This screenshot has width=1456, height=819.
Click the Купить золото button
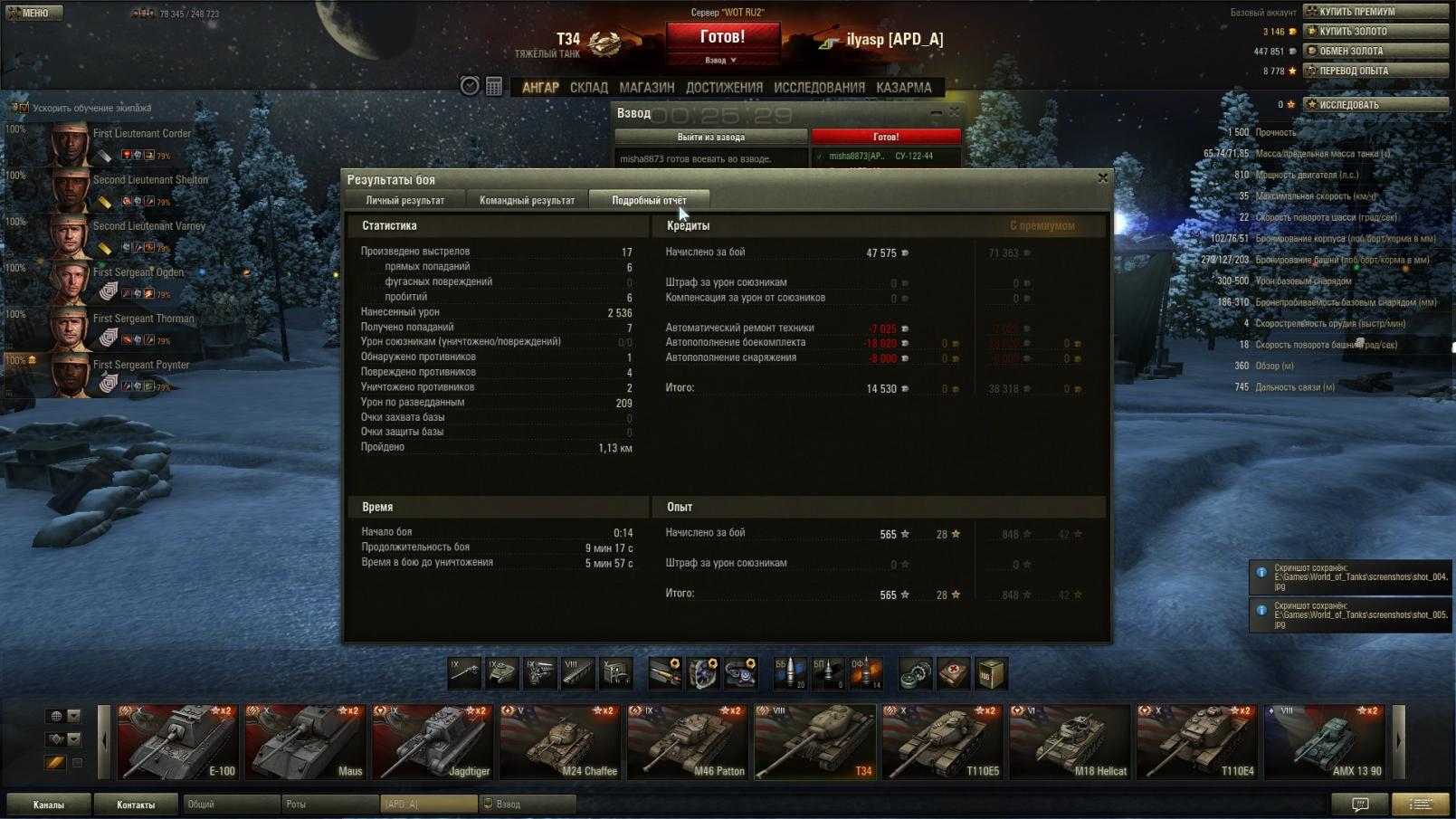[1375, 32]
